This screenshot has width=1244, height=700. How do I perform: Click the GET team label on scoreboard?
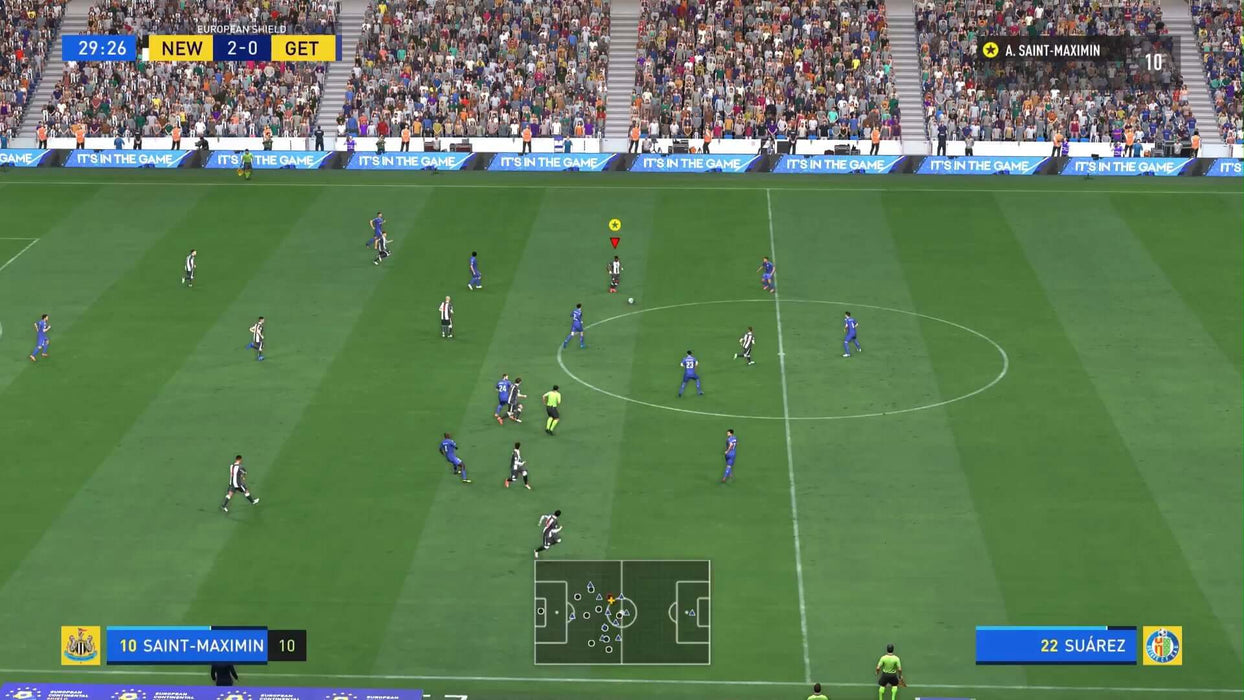[302, 48]
